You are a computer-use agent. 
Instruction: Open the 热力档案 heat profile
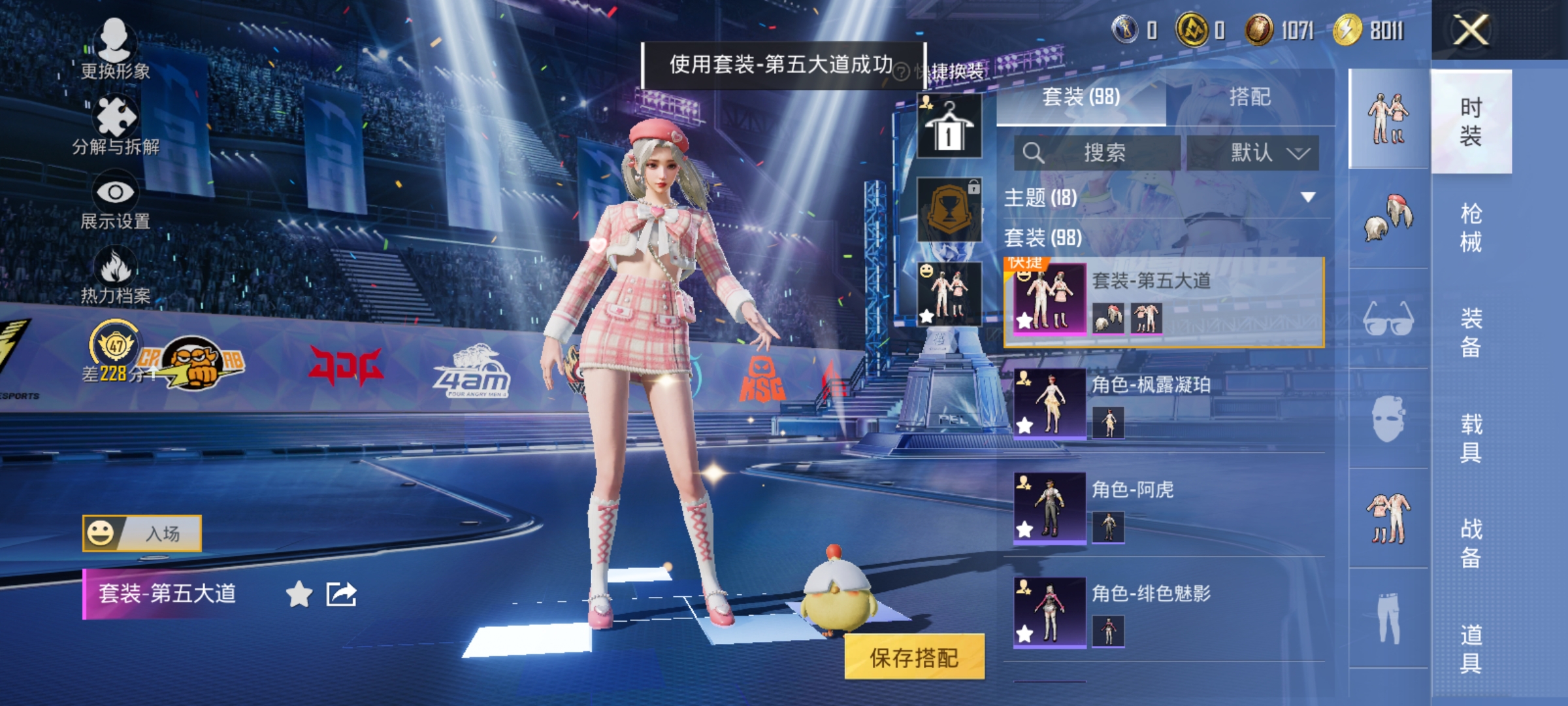click(116, 277)
